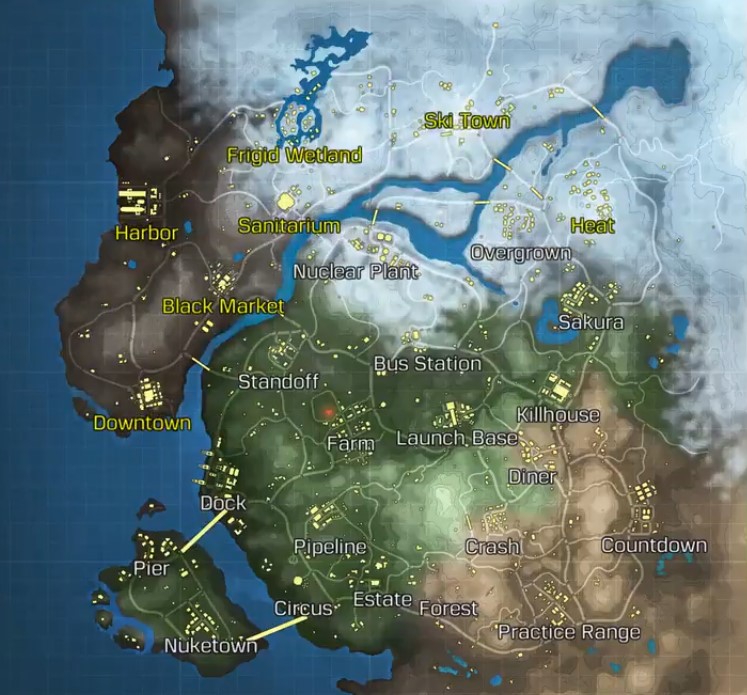
Task: Click the Nuketown island label
Action: tap(210, 646)
